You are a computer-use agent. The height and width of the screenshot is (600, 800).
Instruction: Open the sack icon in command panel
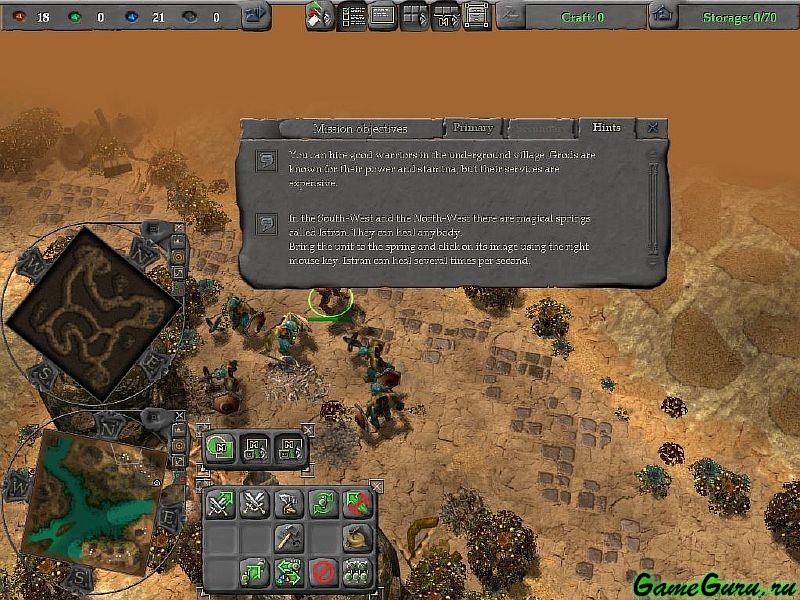point(357,538)
